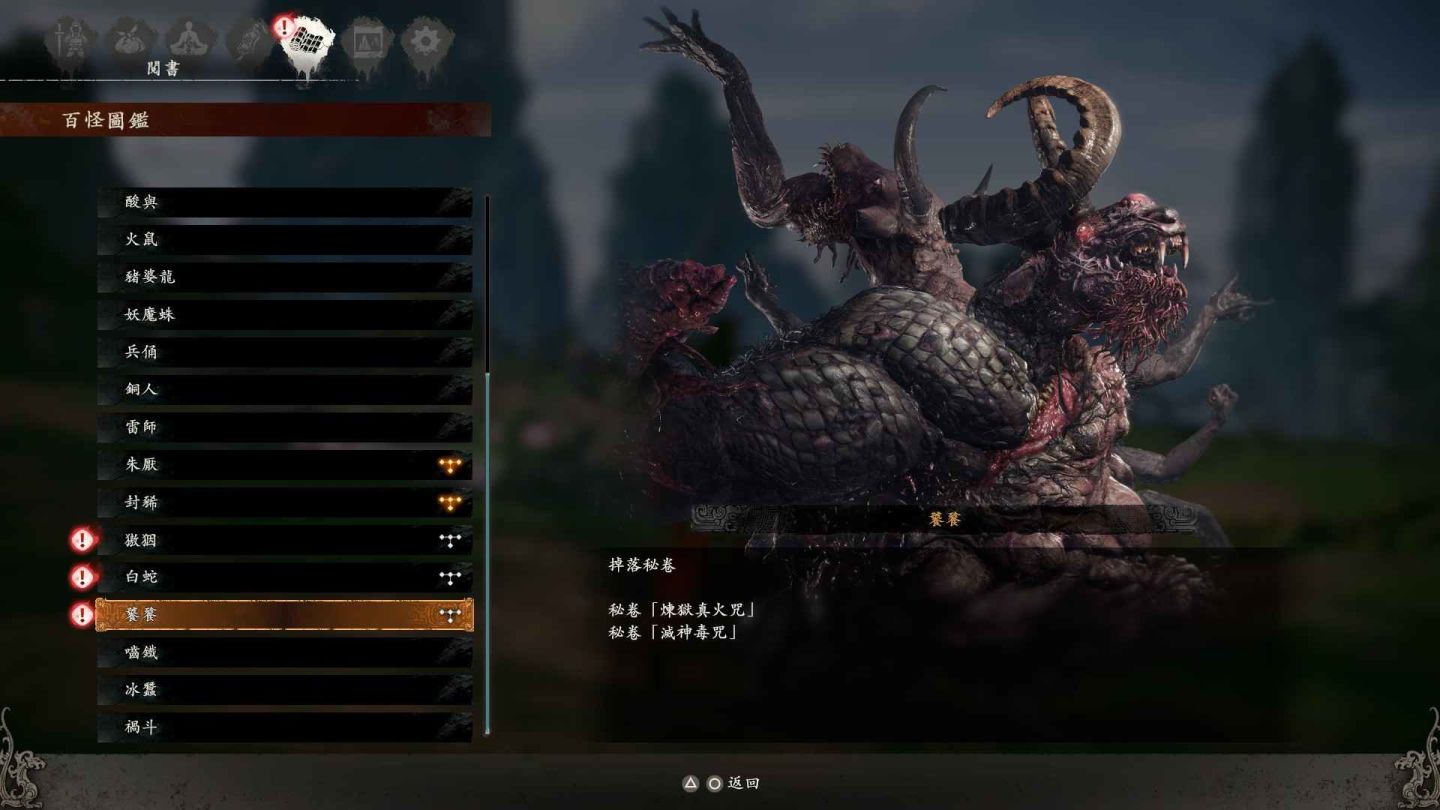Click the highlighted 饕餮 entry
This screenshot has width=1440, height=810.
tap(284, 615)
